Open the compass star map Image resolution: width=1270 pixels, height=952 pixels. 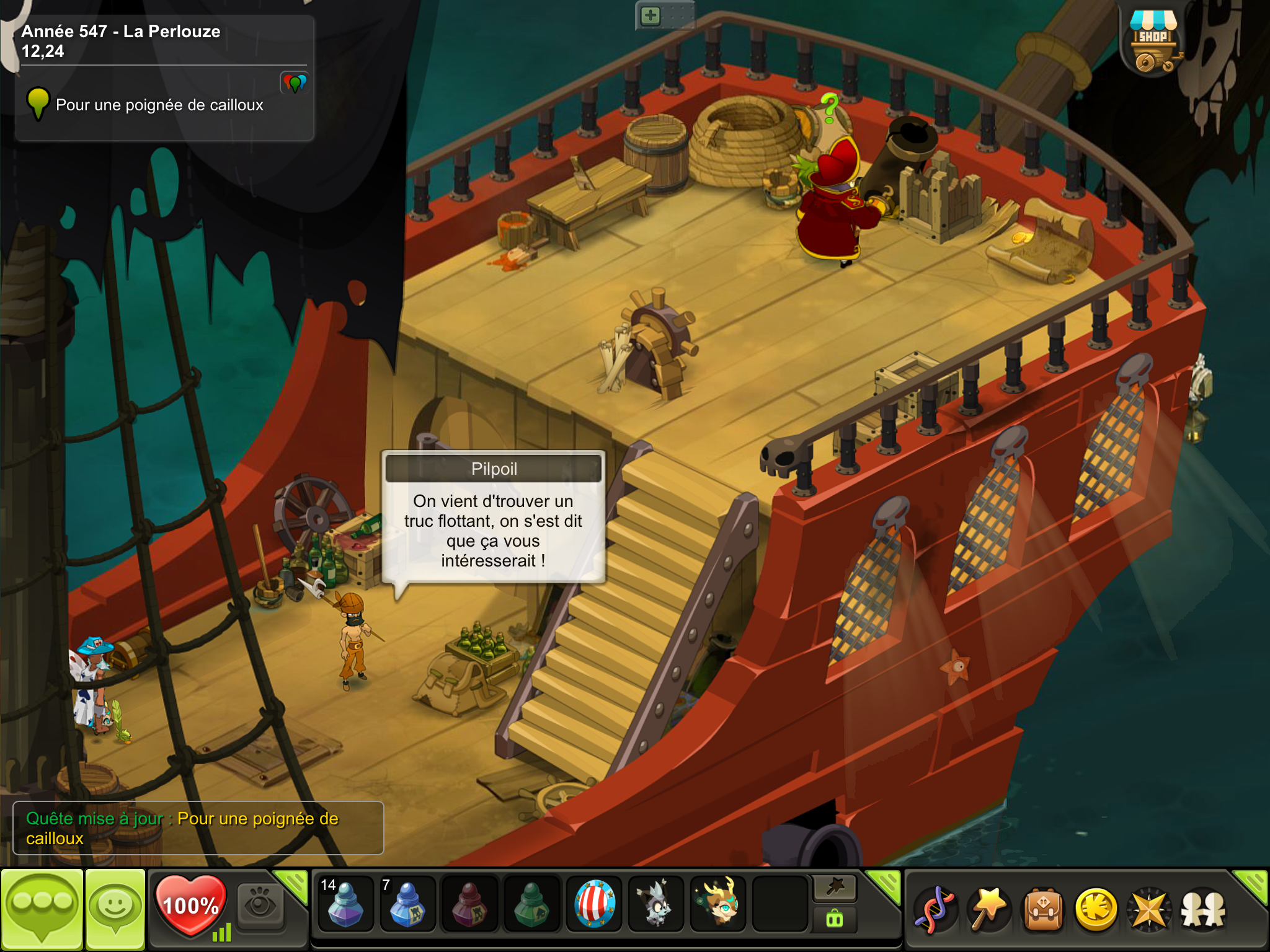1149,910
